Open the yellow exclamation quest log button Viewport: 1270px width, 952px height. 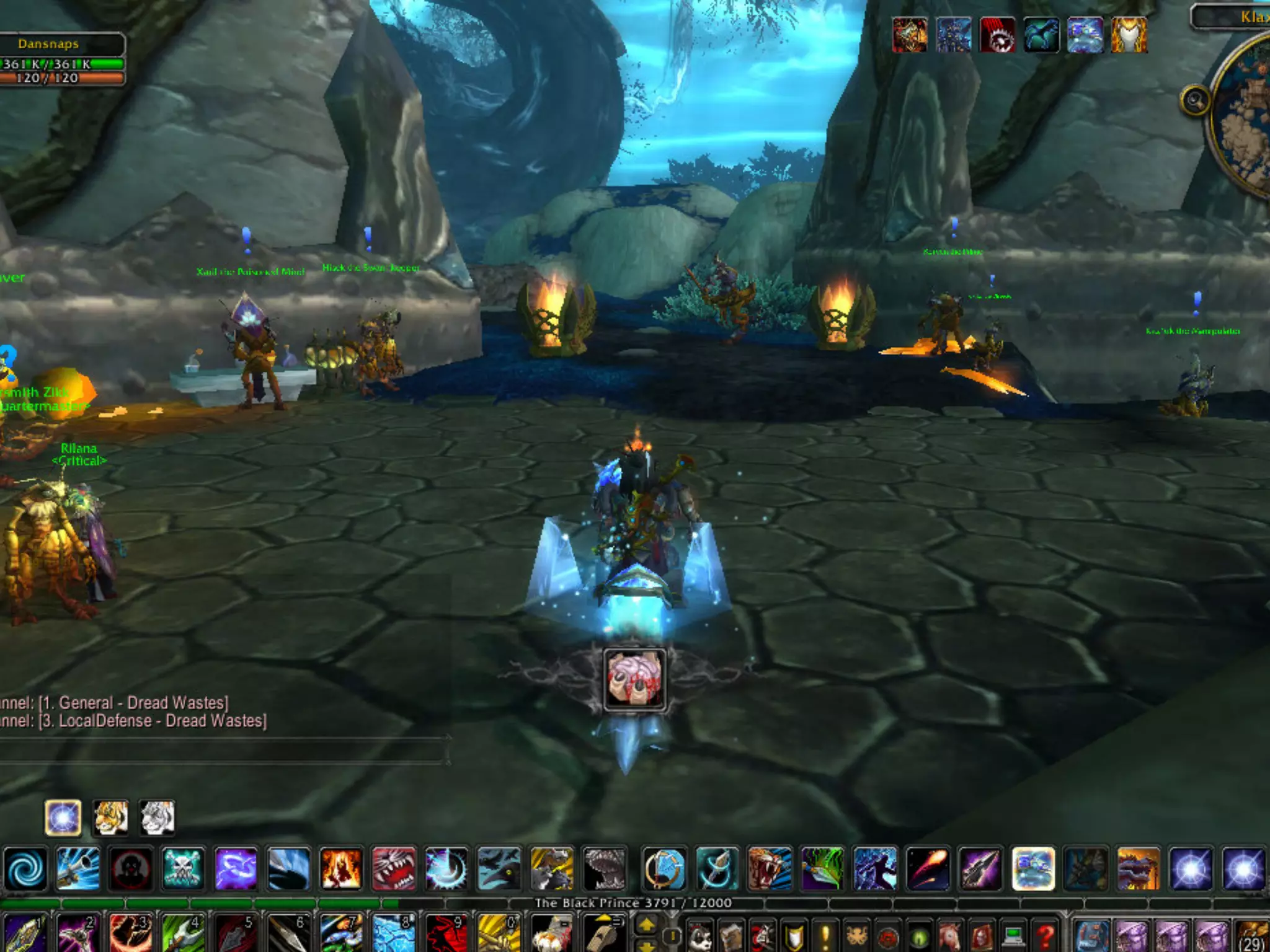[x=825, y=936]
